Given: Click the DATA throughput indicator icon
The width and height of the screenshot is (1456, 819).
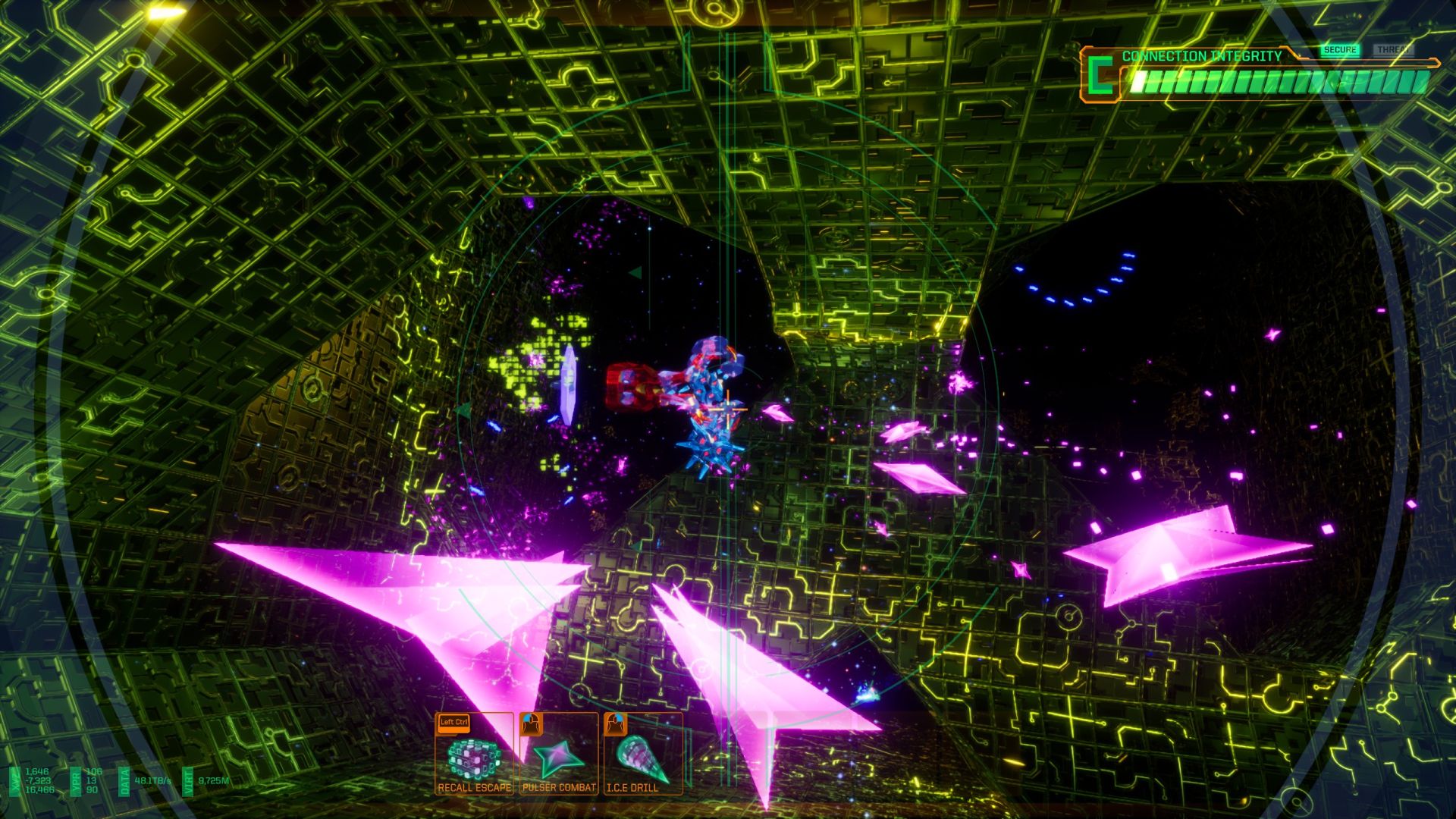Looking at the screenshot, I should pos(124,781).
